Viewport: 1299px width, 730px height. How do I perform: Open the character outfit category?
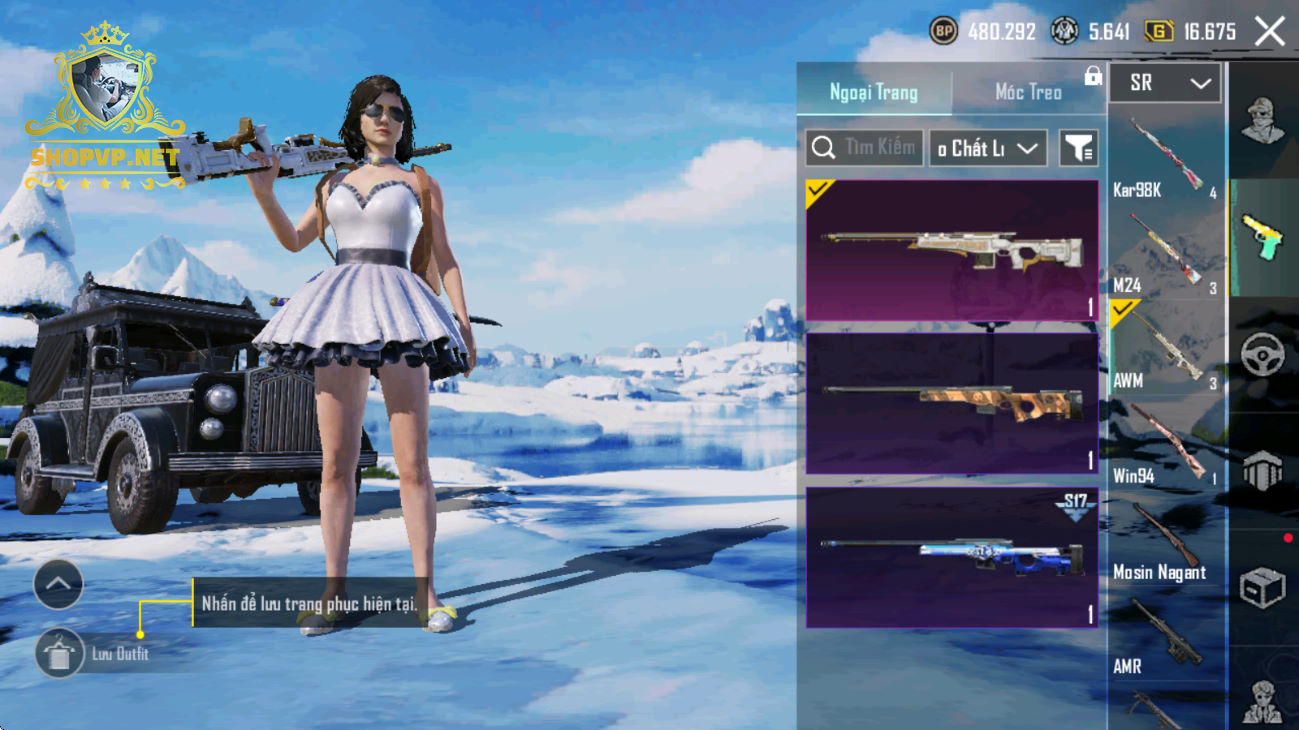coord(1262,122)
